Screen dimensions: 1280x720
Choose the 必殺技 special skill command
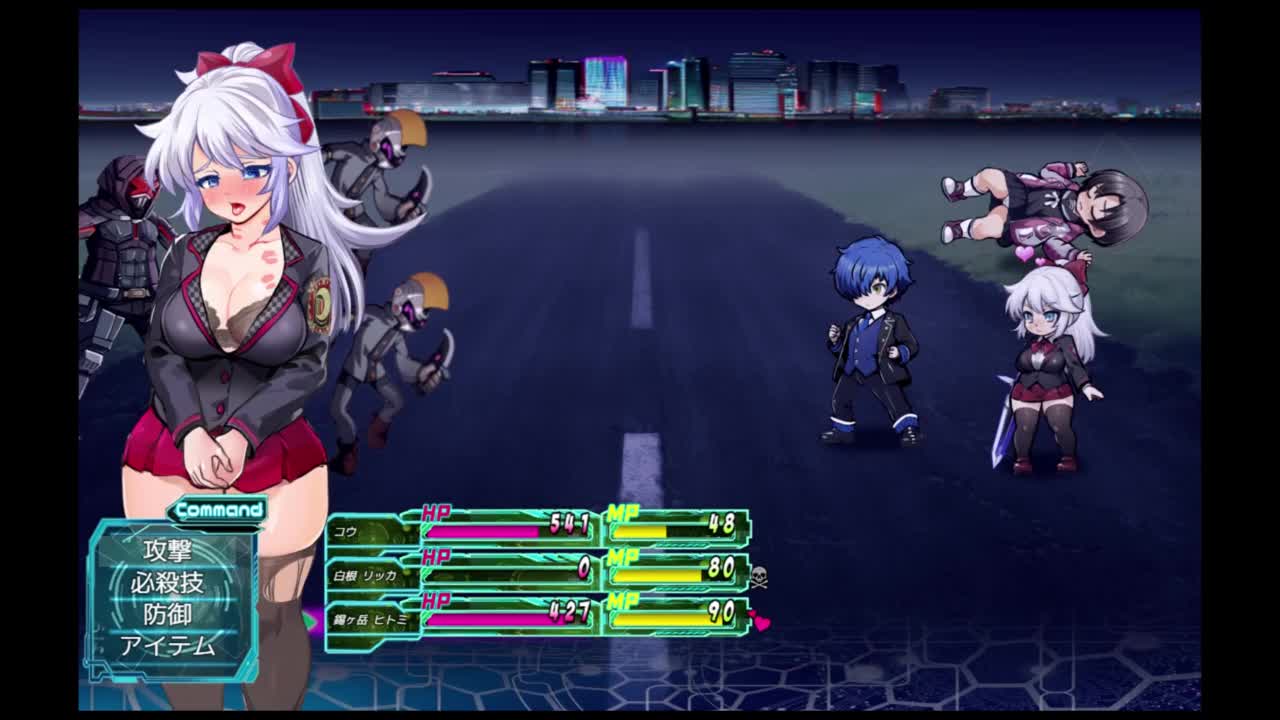(167, 582)
